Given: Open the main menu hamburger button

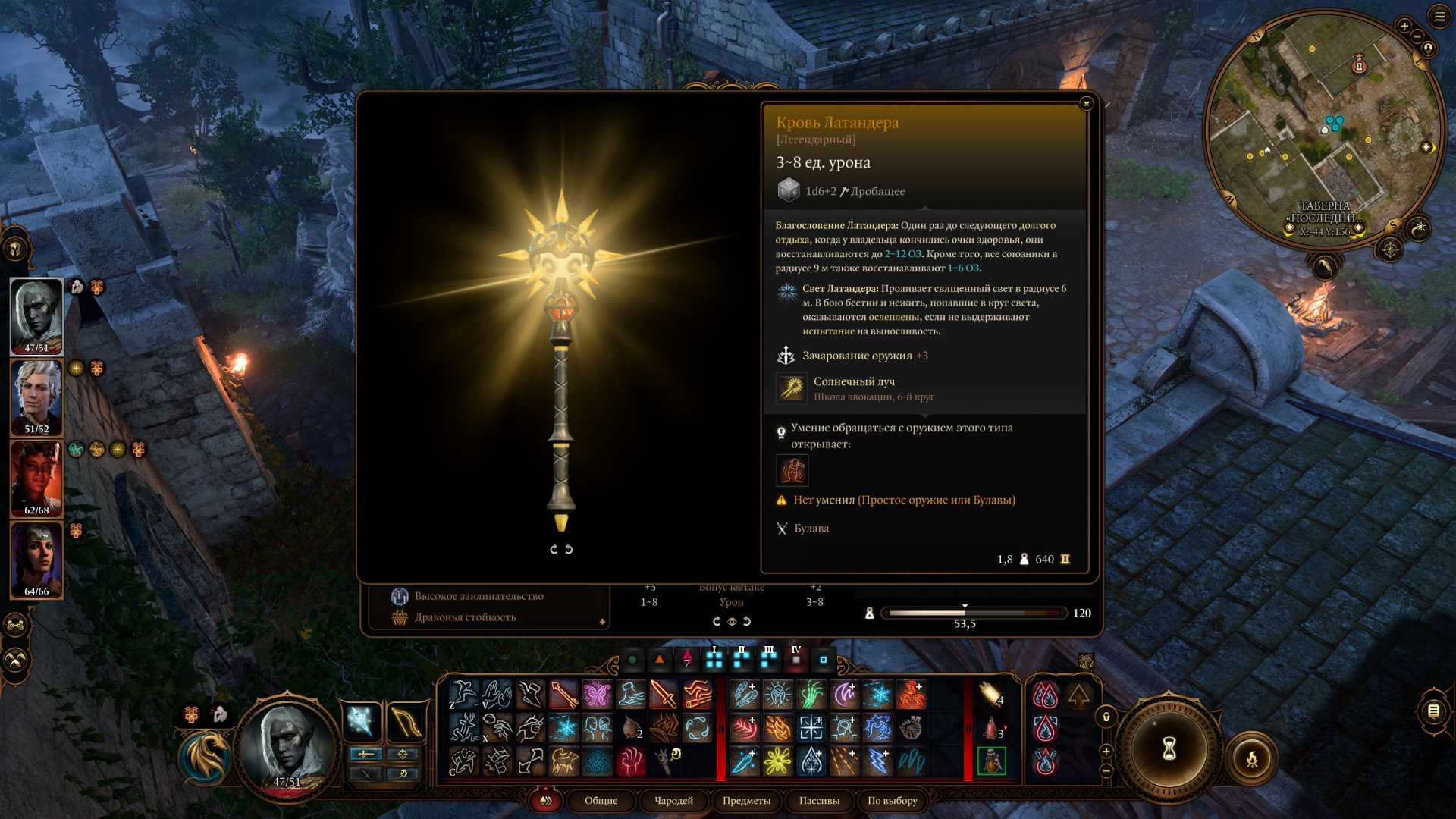Looking at the screenshot, I should [1439, 16].
